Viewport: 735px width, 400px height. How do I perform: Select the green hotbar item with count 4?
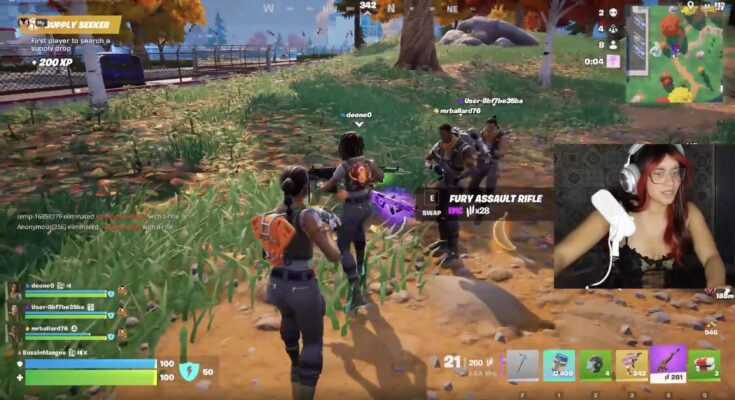point(595,365)
